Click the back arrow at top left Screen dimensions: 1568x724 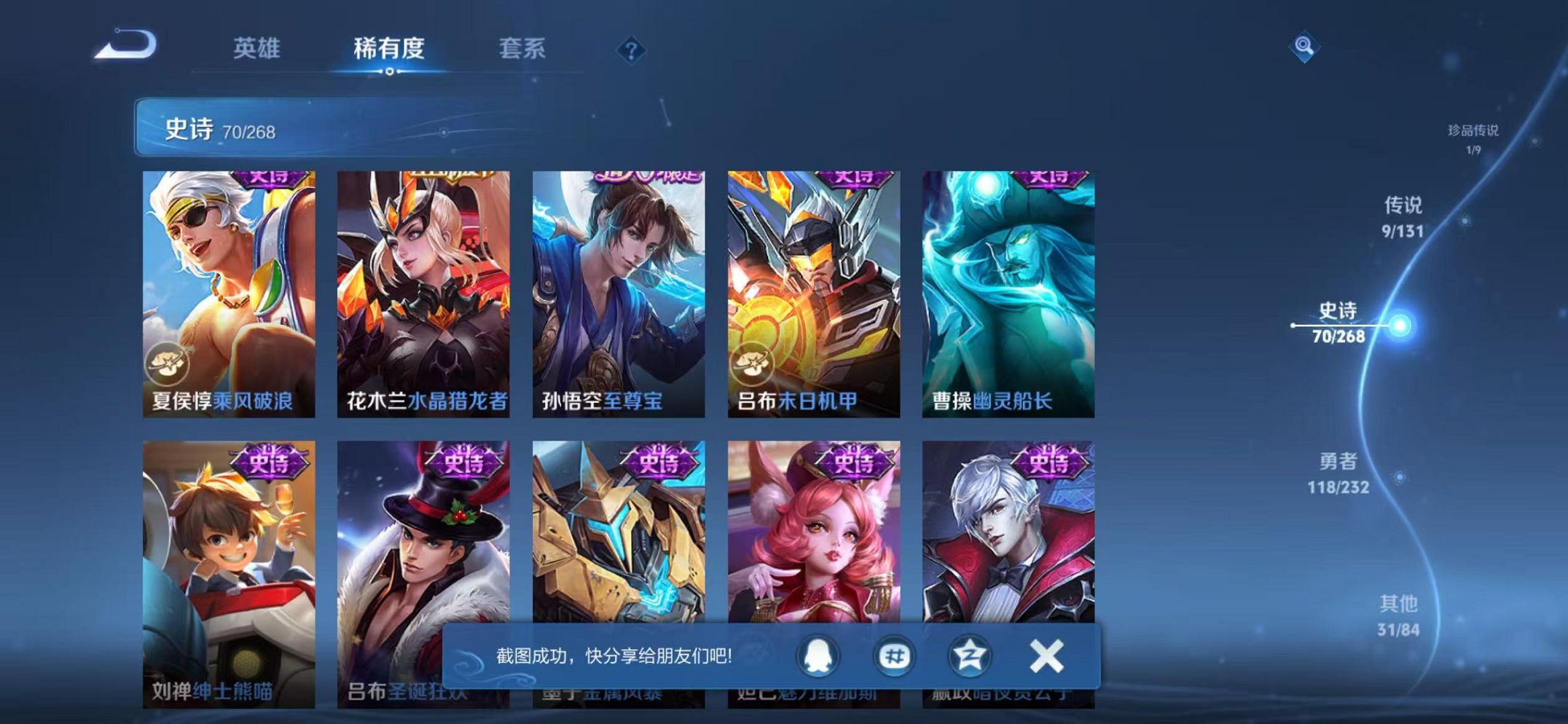[x=125, y=47]
